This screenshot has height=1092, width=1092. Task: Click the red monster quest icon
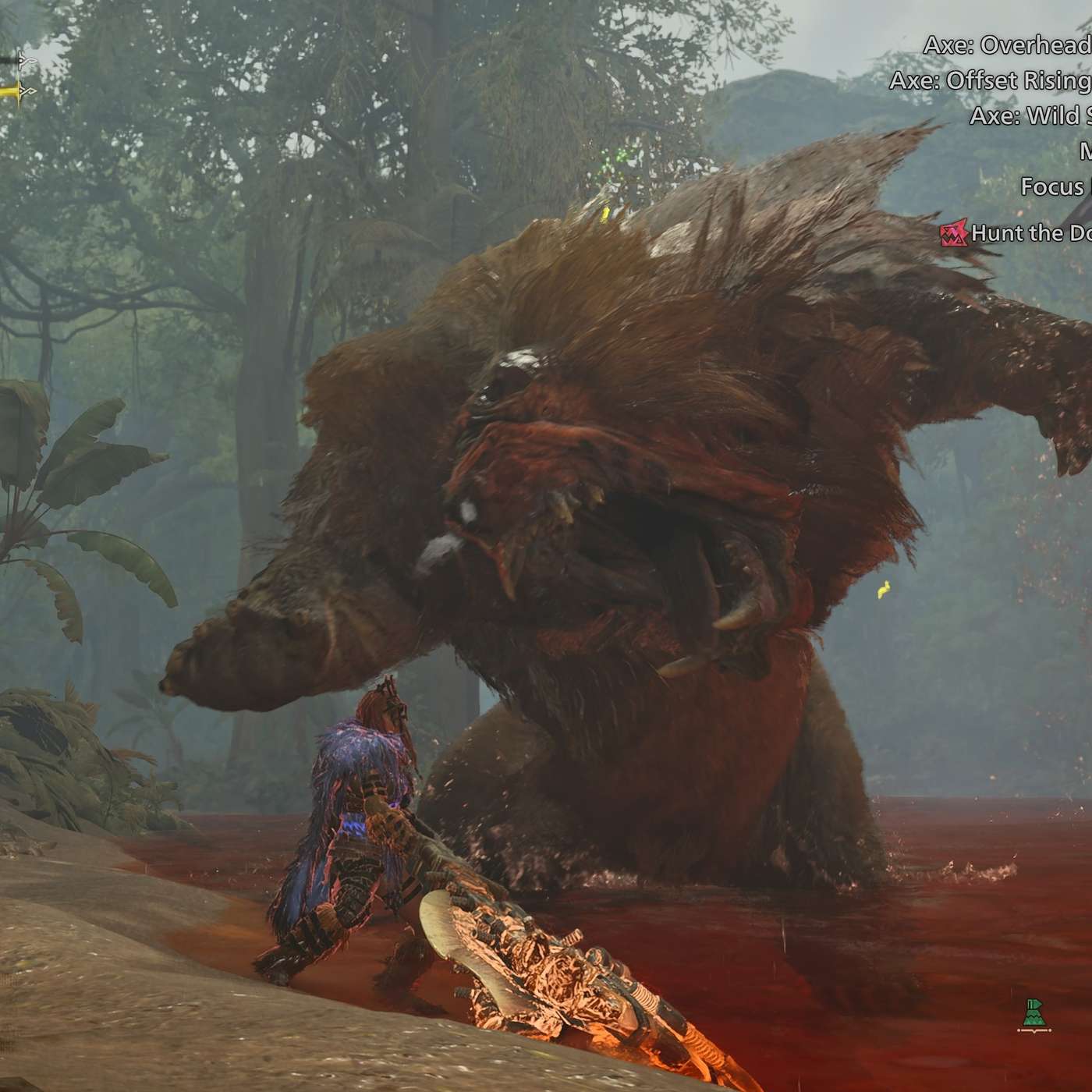click(953, 232)
